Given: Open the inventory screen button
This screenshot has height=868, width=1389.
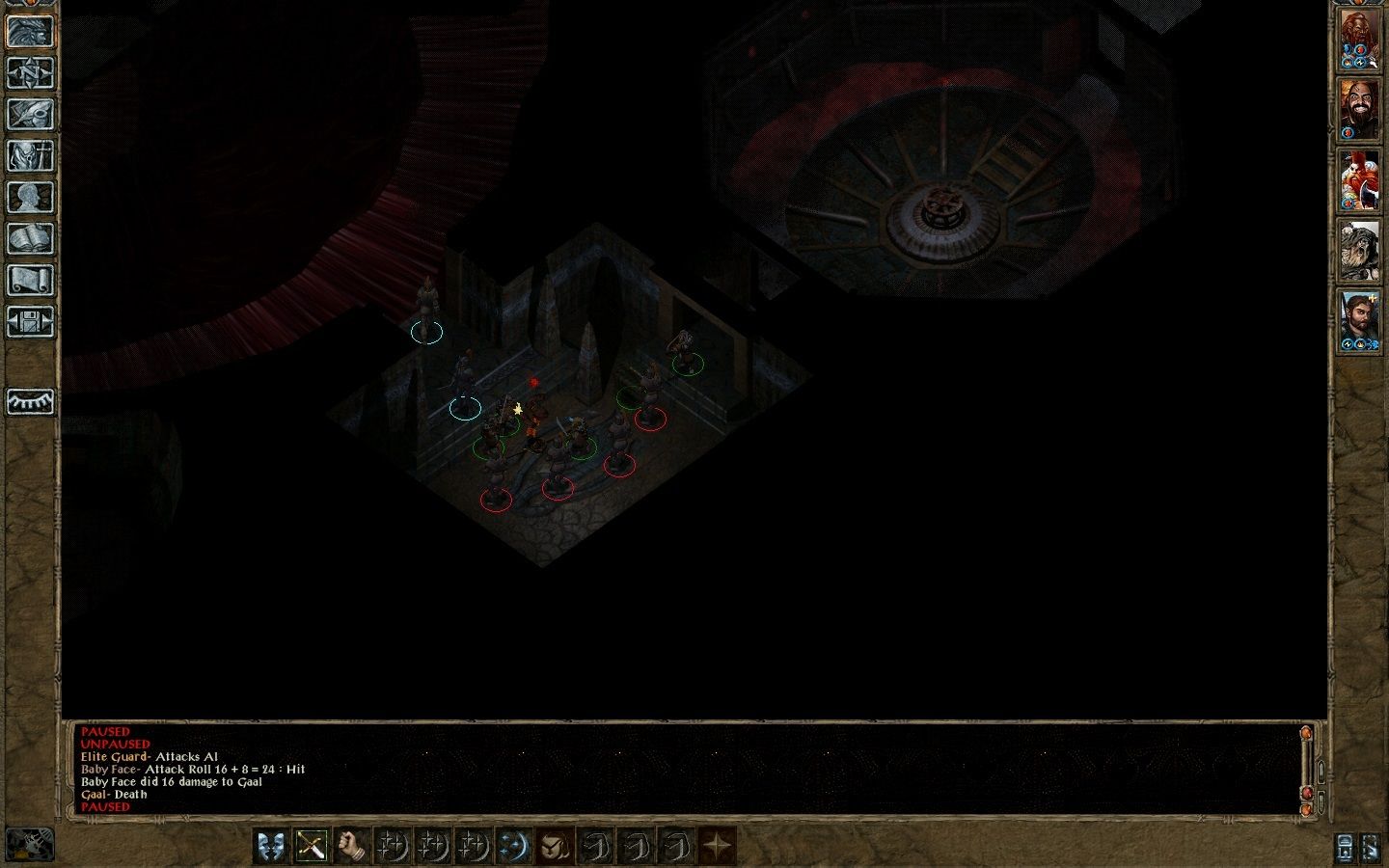Looking at the screenshot, I should [30, 155].
